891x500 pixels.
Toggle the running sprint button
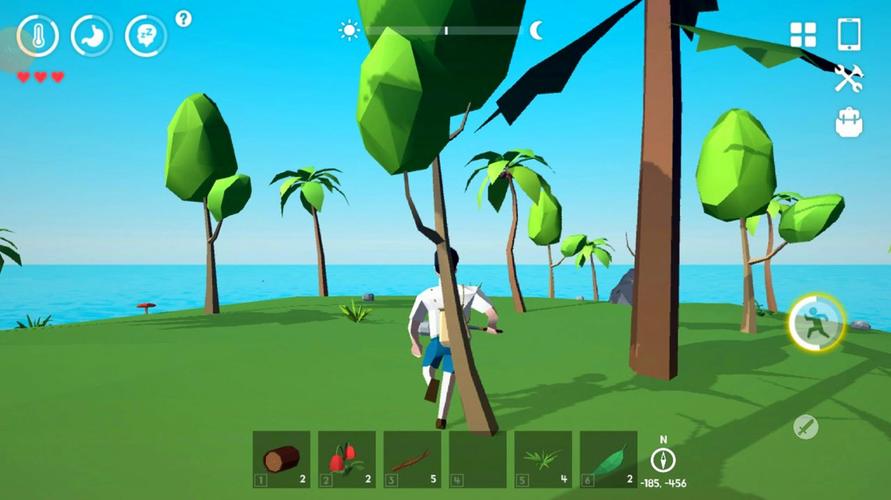point(816,323)
